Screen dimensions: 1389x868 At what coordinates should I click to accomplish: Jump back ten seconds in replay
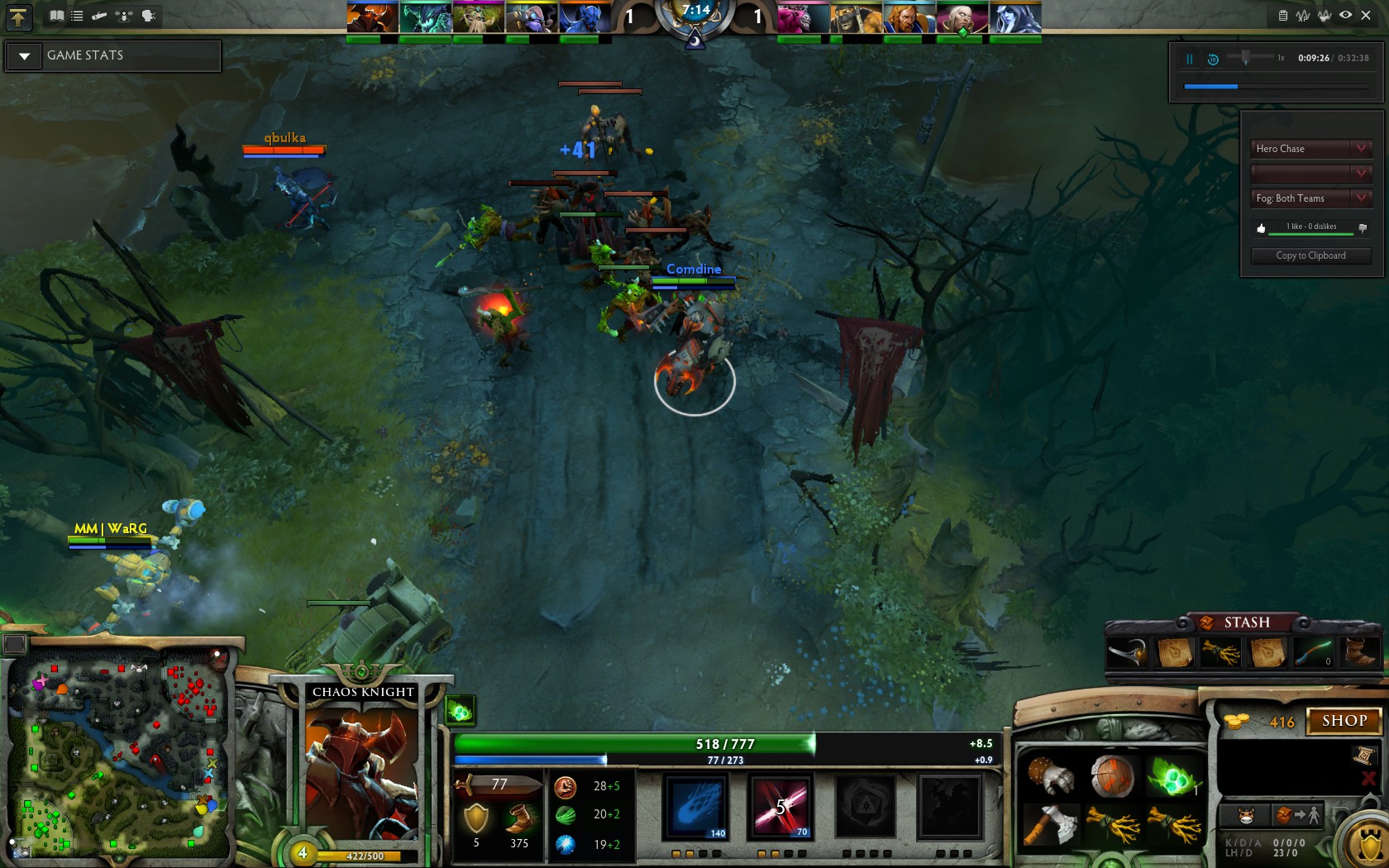[1213, 59]
